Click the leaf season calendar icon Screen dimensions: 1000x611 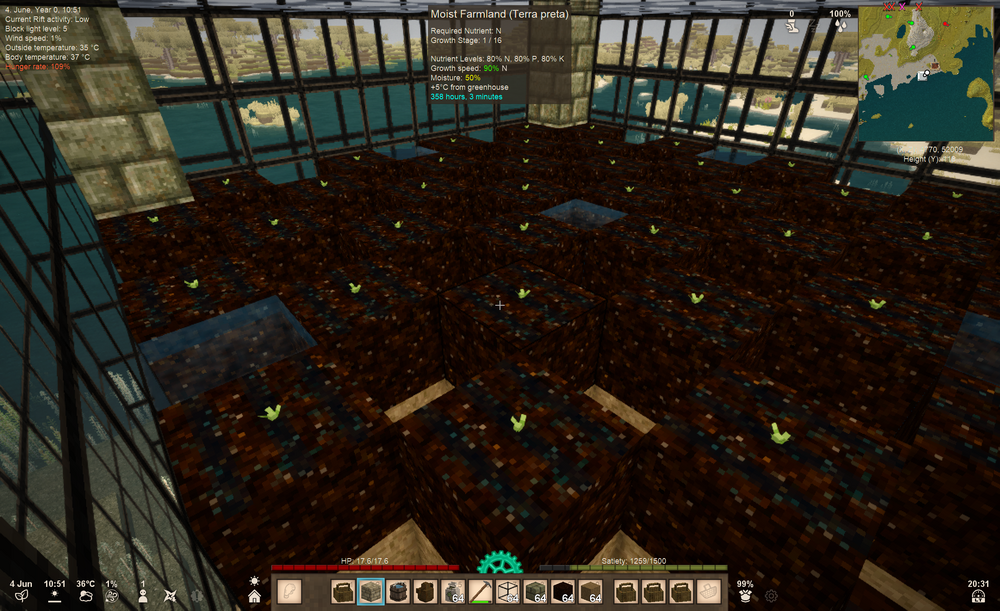21,596
